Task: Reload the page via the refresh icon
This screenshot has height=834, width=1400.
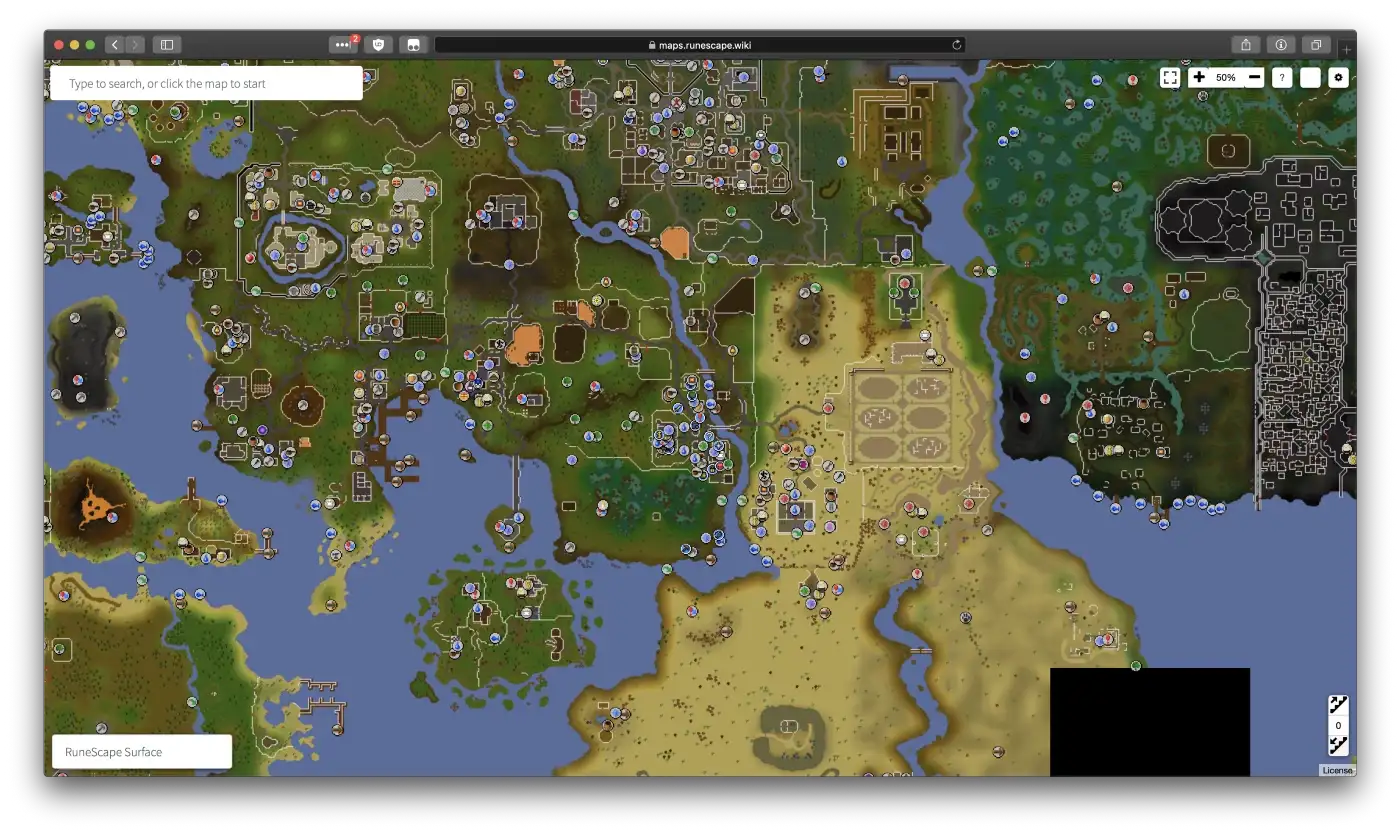Action: (x=956, y=44)
